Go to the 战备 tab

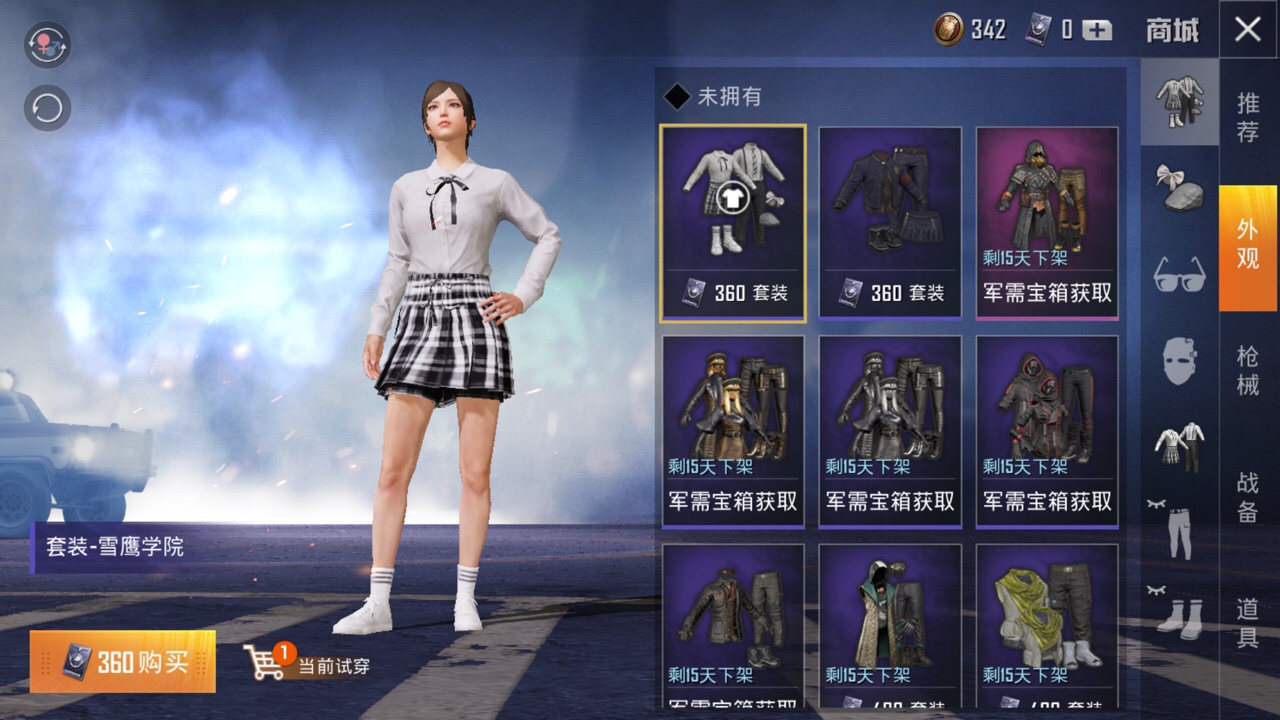pyautogui.click(x=1248, y=496)
